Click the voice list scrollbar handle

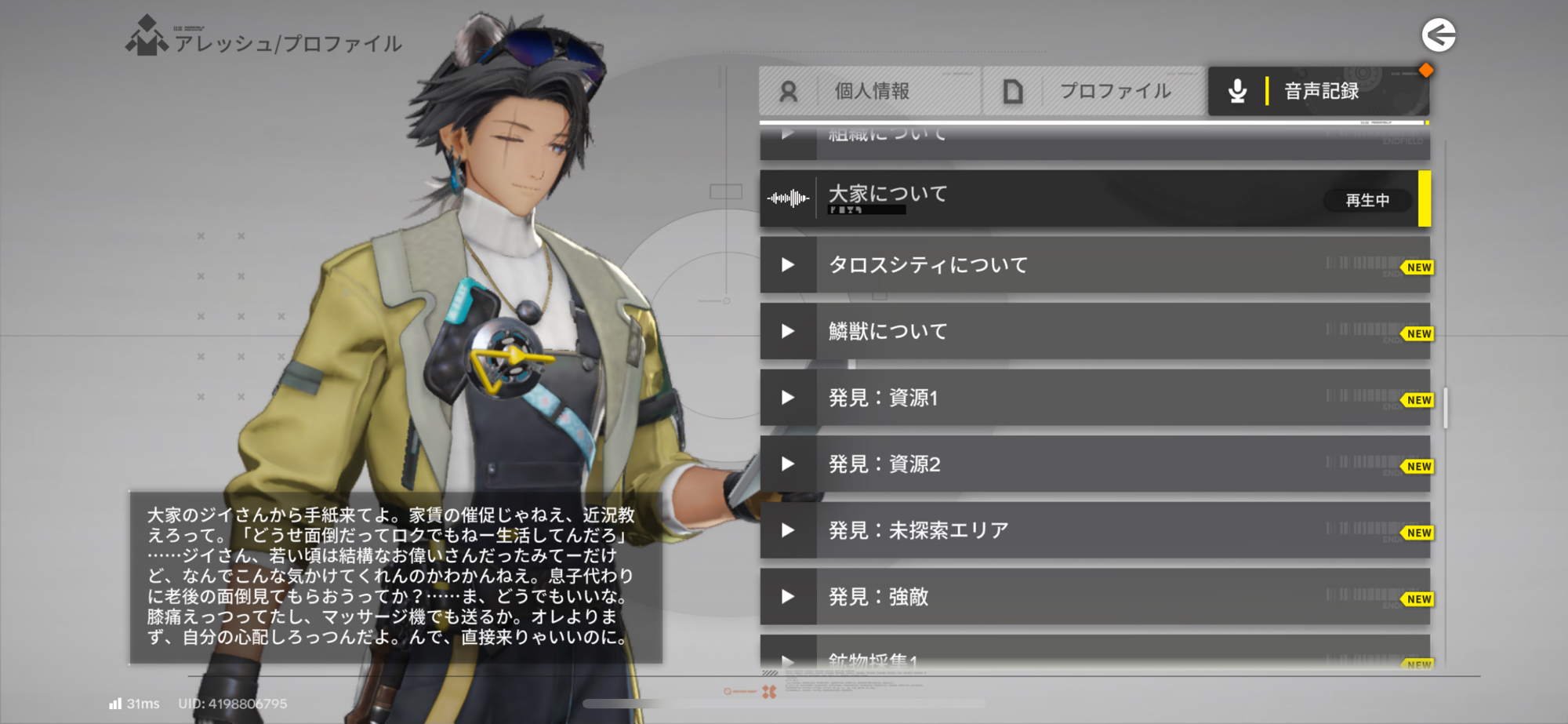tap(1445, 408)
